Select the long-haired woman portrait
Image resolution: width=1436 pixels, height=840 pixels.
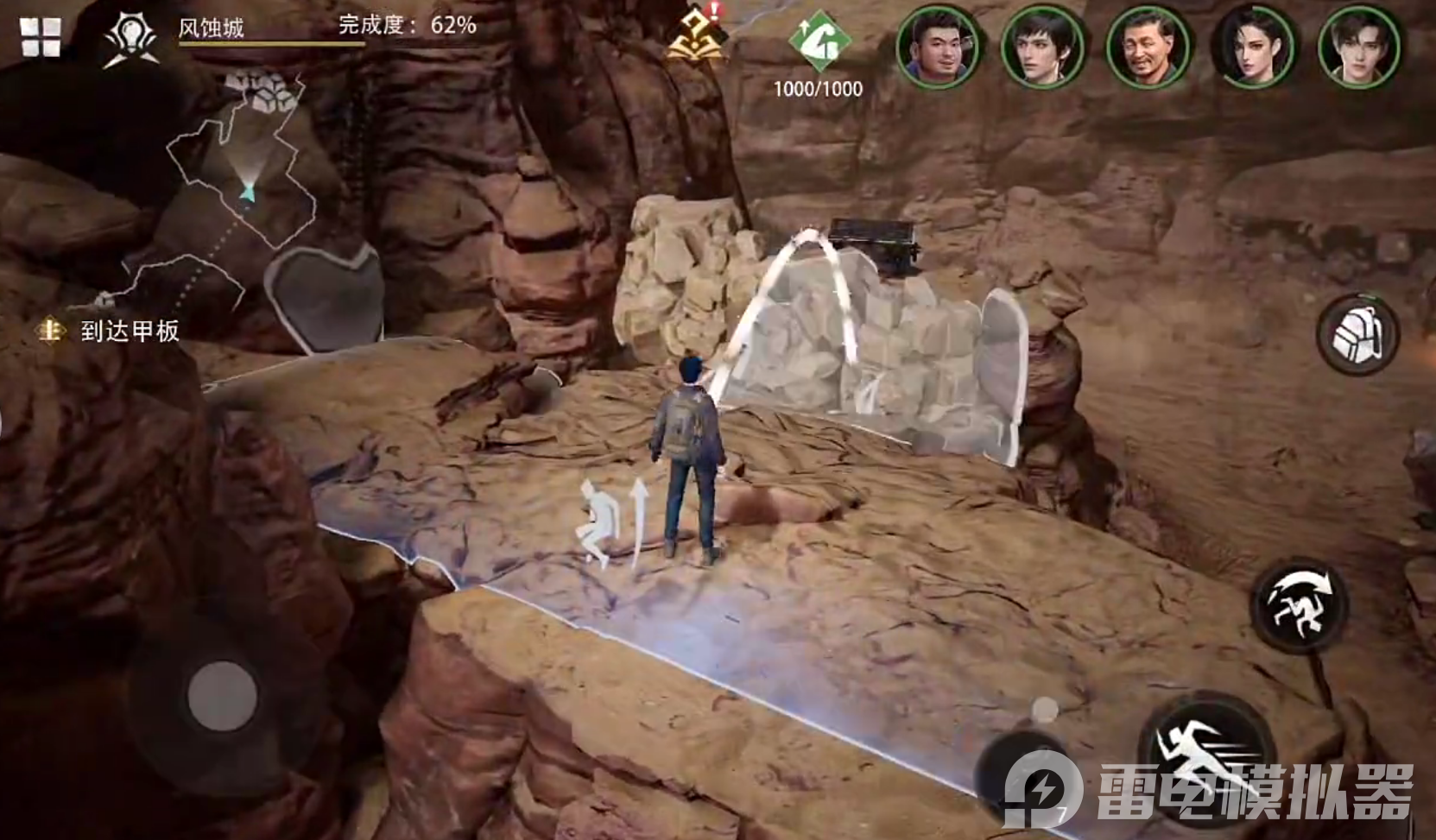1254,47
